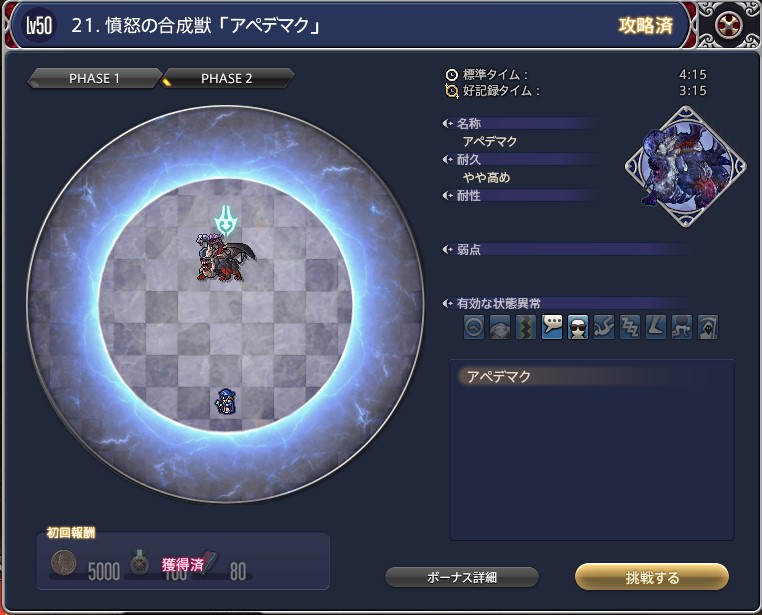Select the zigzag crack status icon
762x615 pixels.
click(x=526, y=327)
